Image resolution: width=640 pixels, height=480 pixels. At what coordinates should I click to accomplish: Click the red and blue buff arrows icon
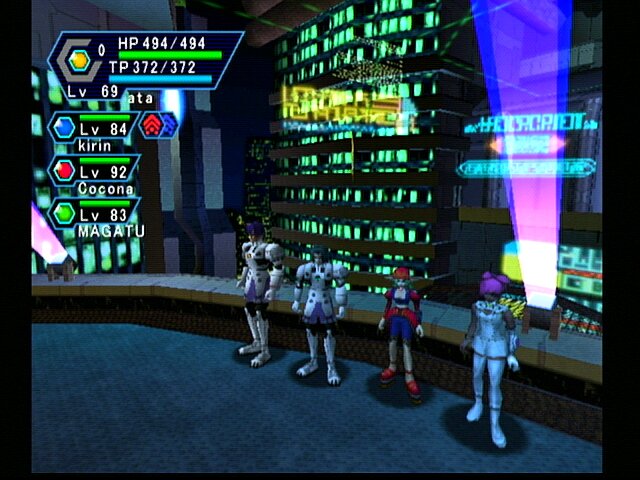162,125
